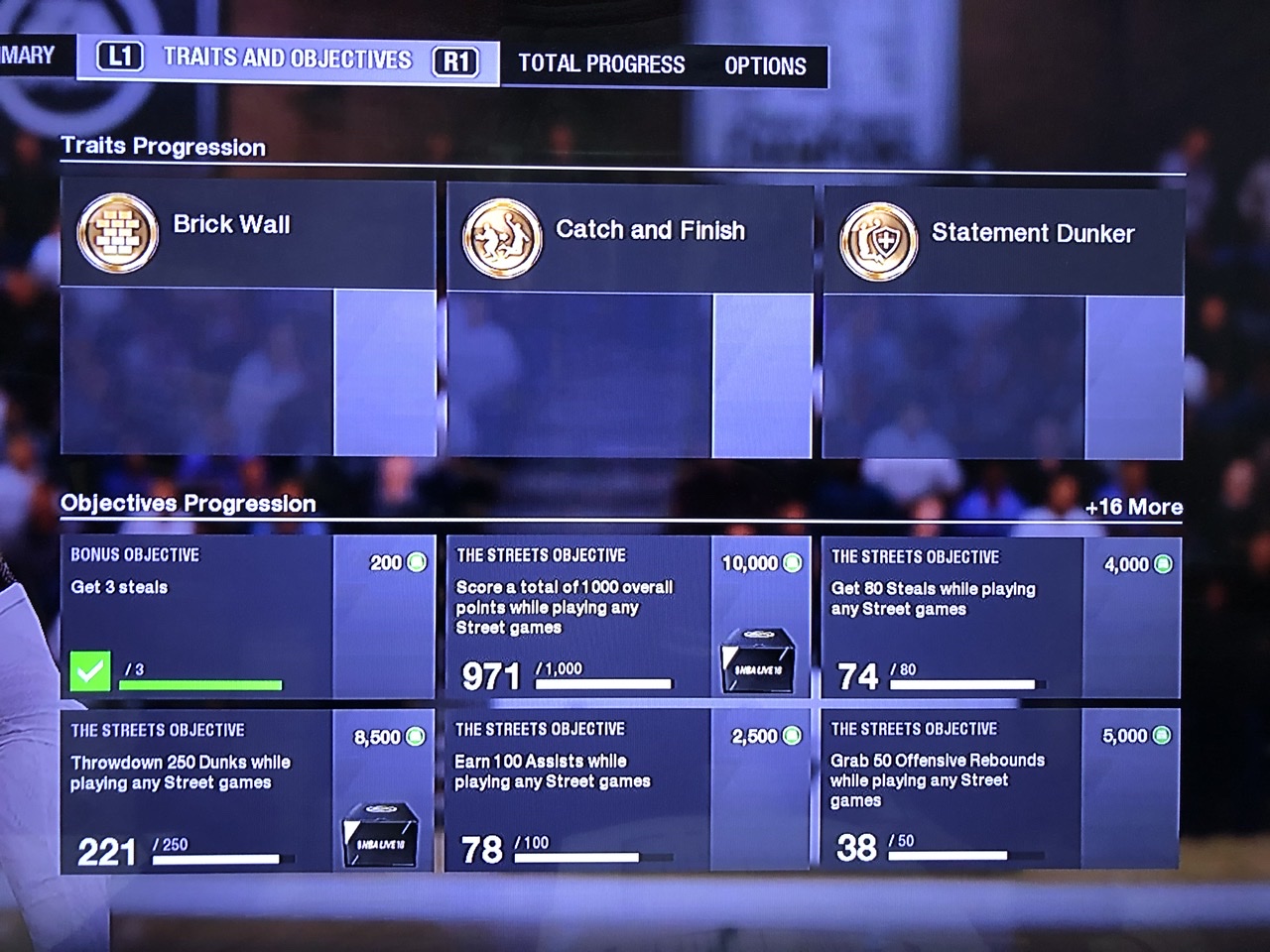Select the 1000 overall points objective
This screenshot has height=952, width=1270.
click(x=628, y=617)
